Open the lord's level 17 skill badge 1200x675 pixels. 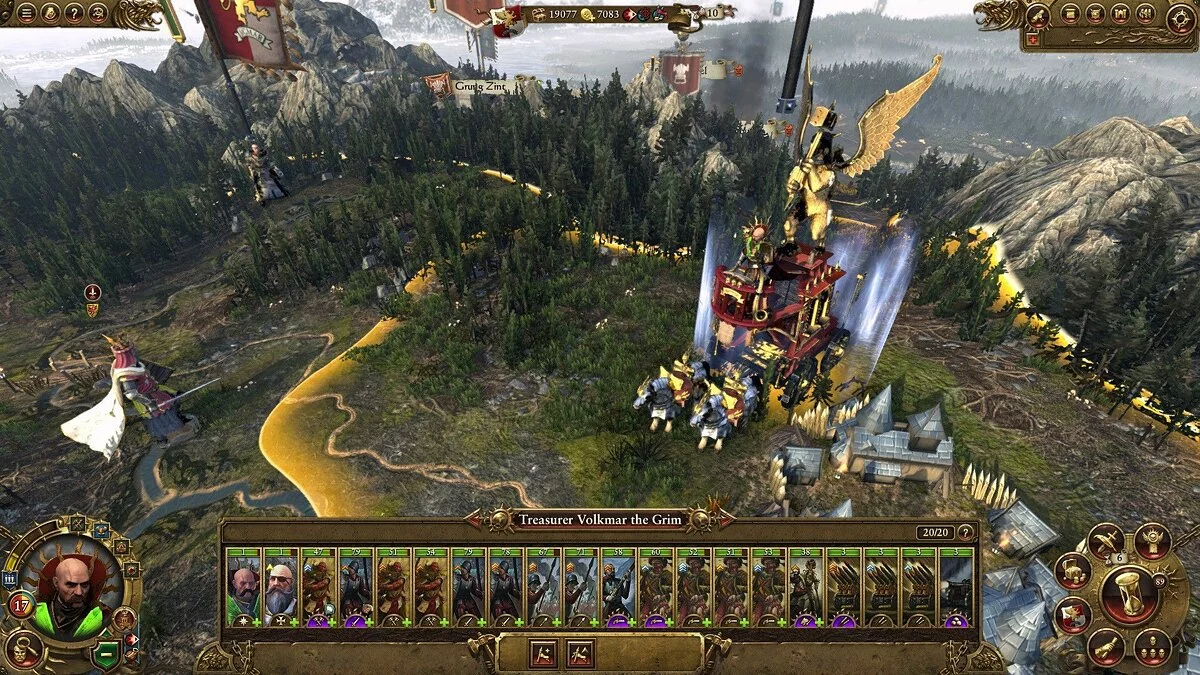pos(20,605)
